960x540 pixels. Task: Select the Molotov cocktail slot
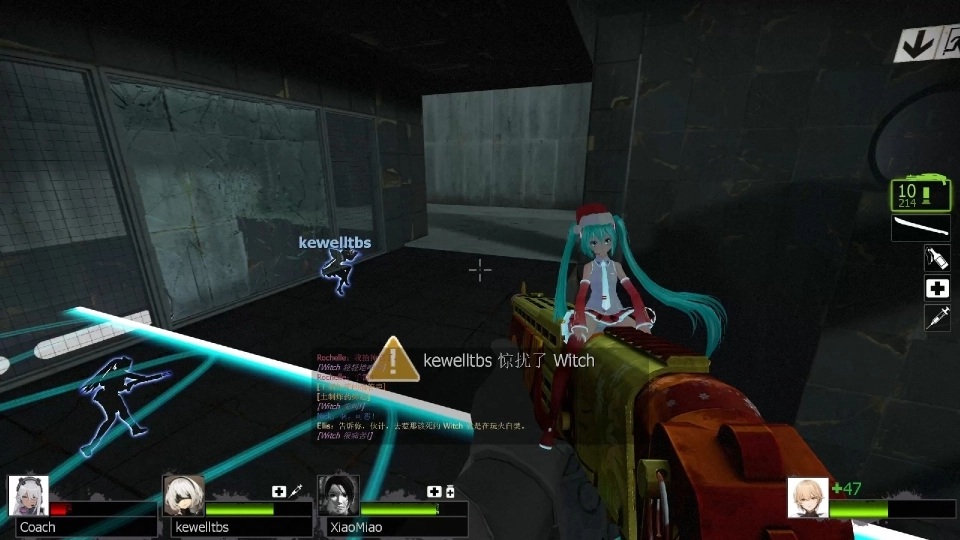coord(937,259)
